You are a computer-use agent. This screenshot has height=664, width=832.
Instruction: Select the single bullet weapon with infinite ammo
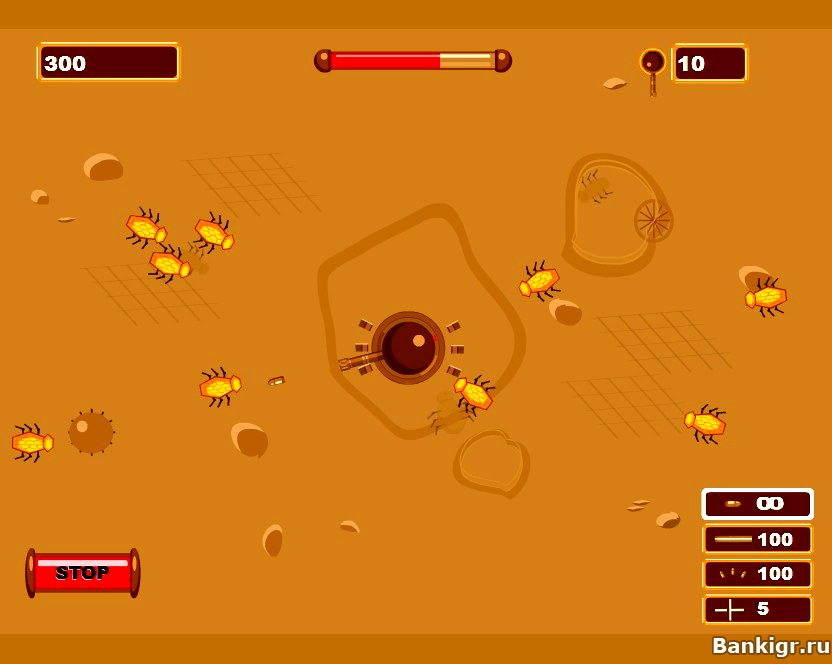(757, 504)
